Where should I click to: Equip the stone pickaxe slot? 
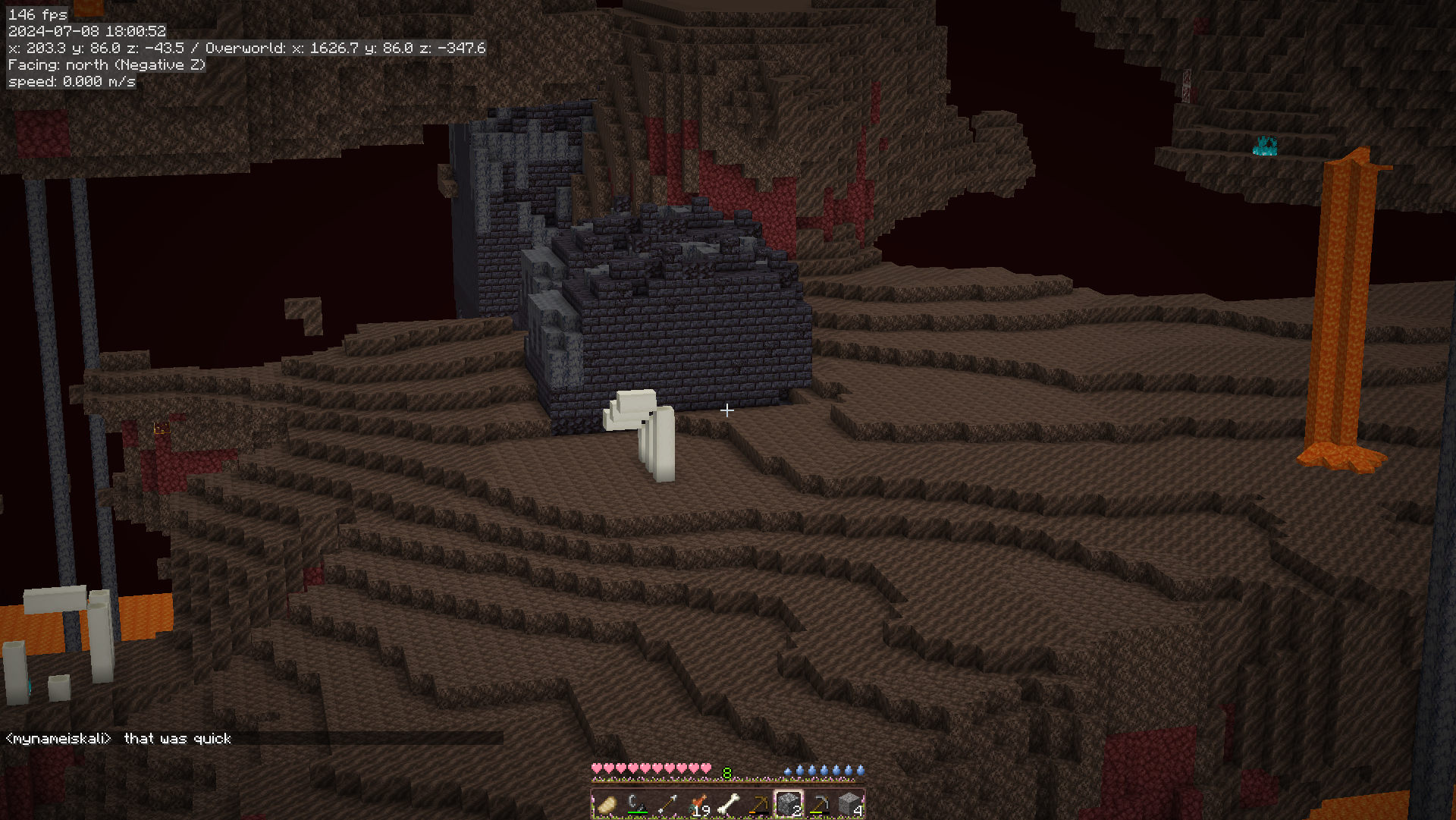click(x=819, y=804)
